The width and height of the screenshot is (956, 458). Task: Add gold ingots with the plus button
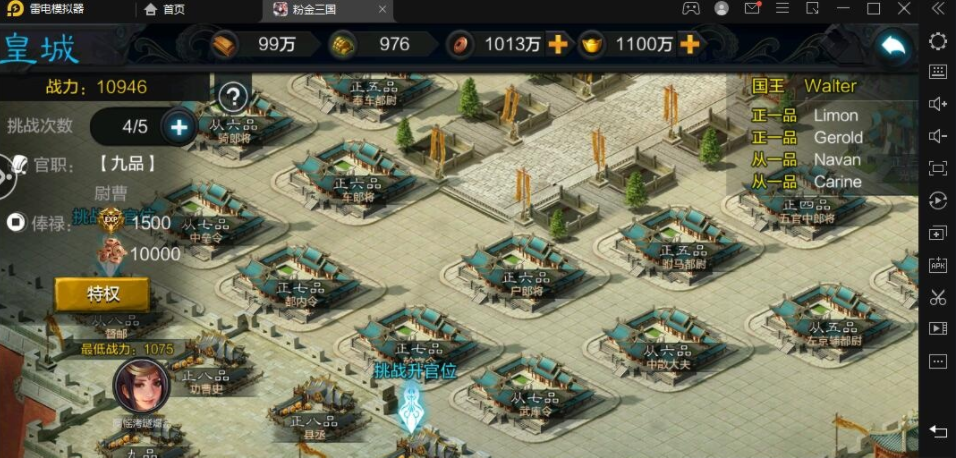[x=689, y=45]
